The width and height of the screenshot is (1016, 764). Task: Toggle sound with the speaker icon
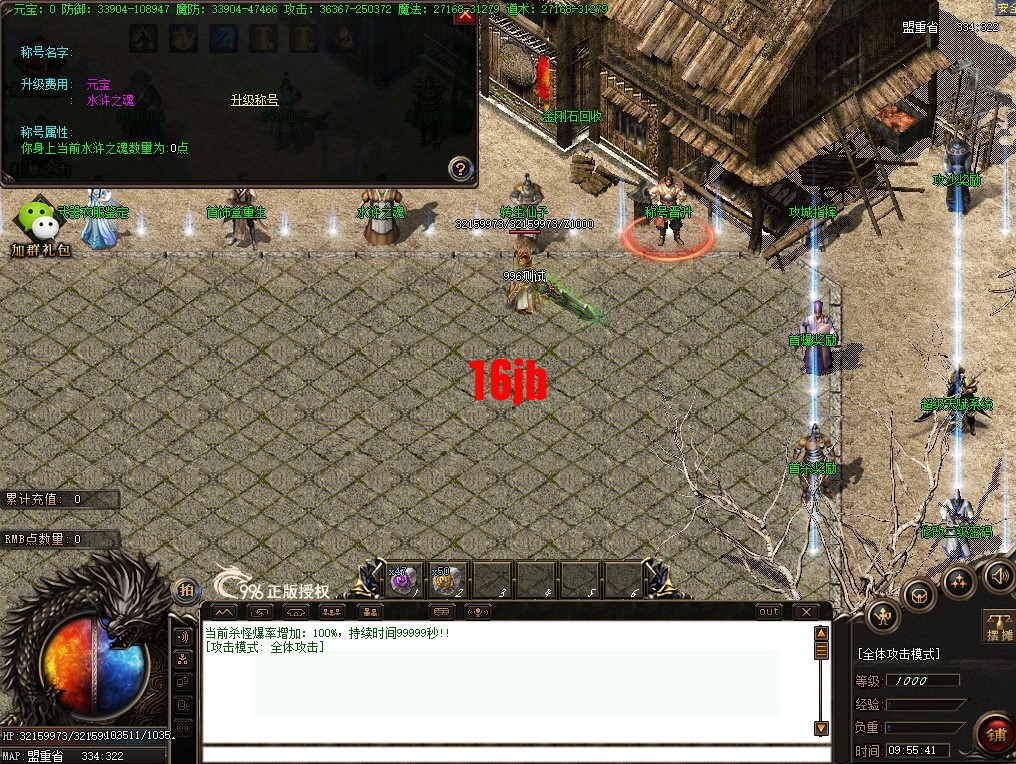point(998,575)
